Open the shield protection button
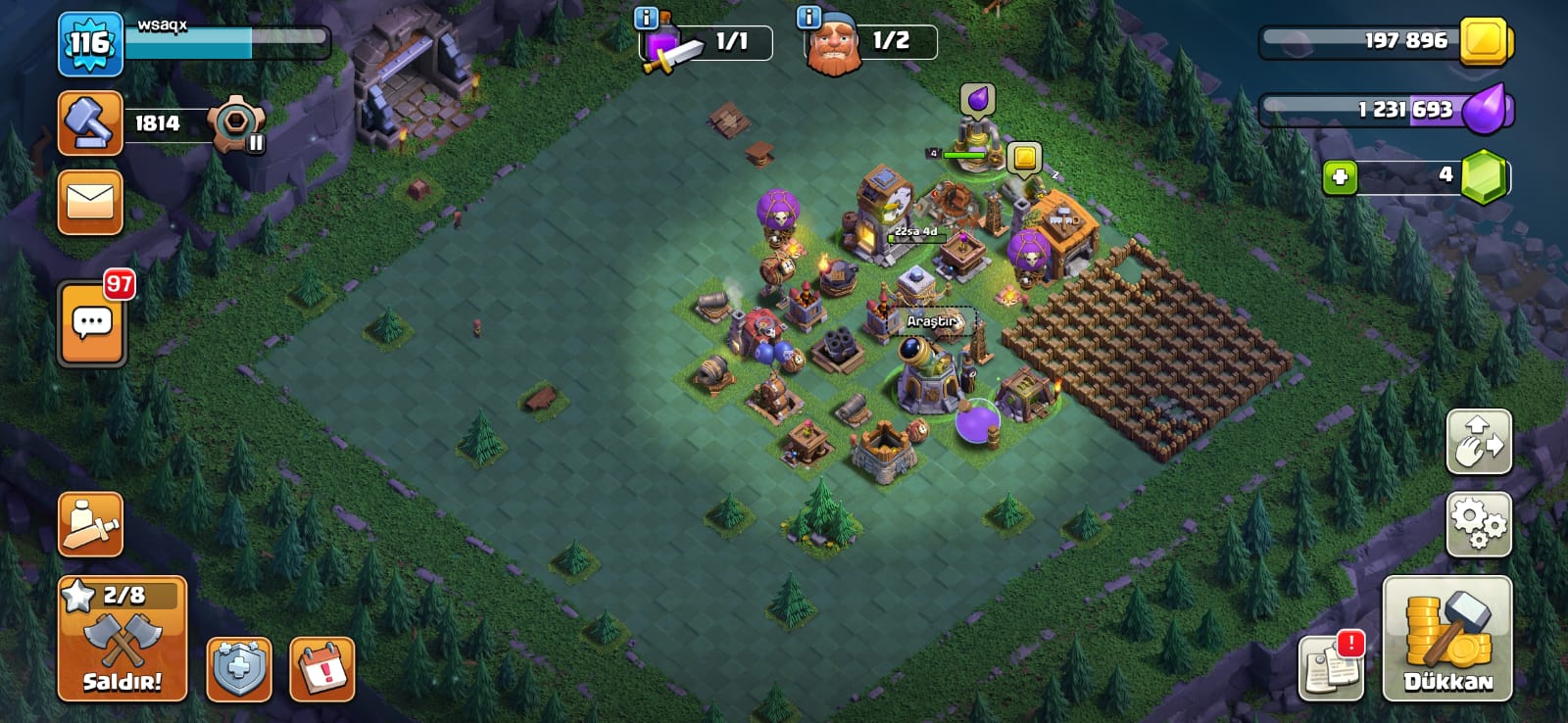The width and height of the screenshot is (1568, 723). pyautogui.click(x=239, y=669)
